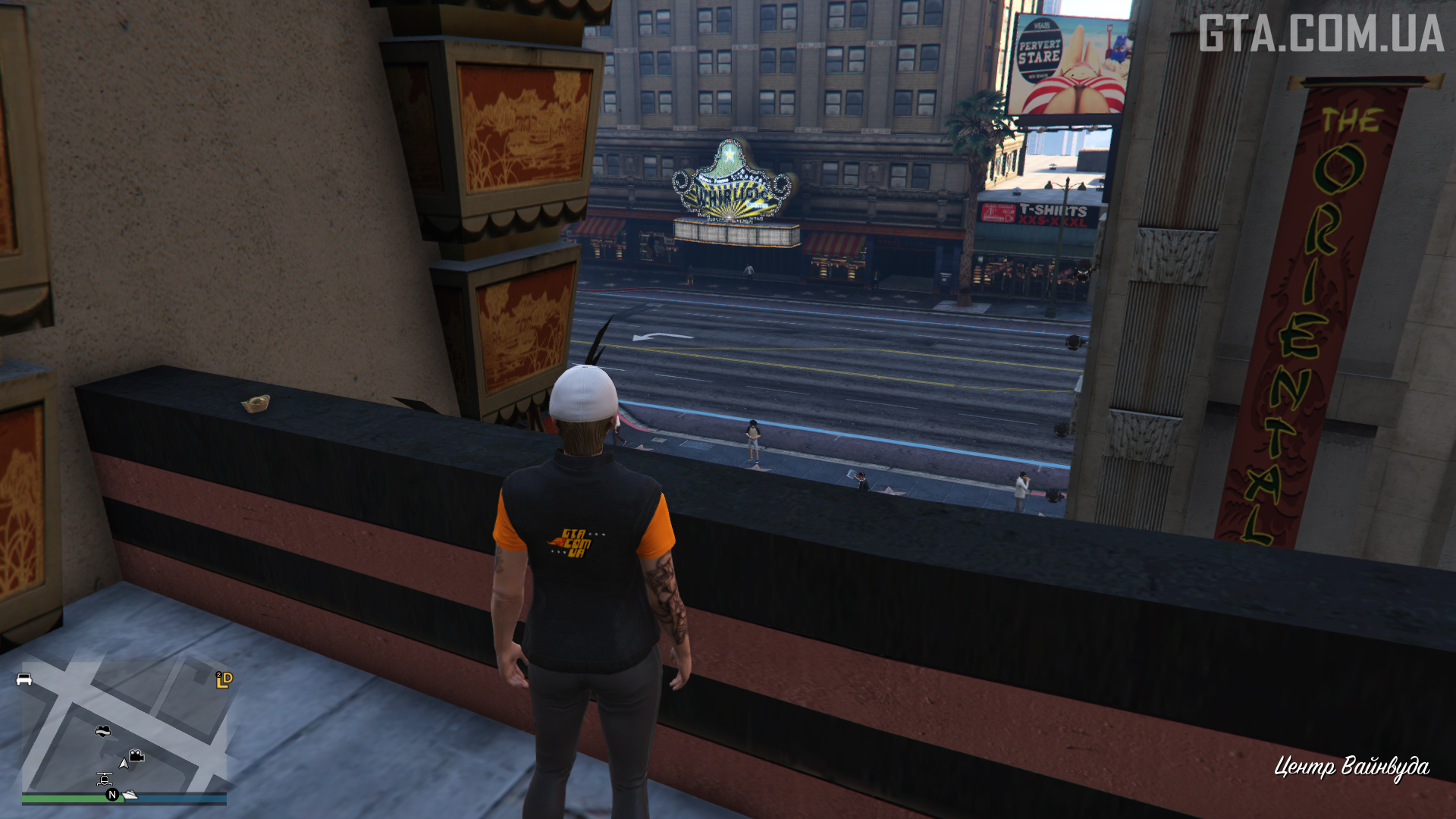Image resolution: width=1456 pixels, height=819 pixels.
Task: Select the car blip on the minimap
Action: pyautogui.click(x=24, y=679)
